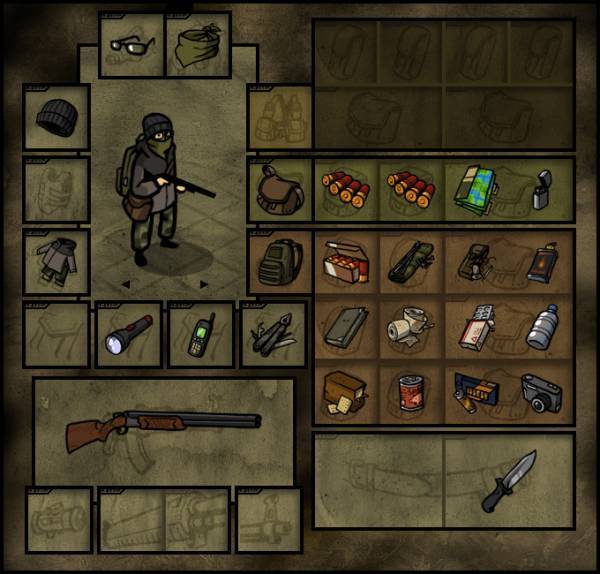Image resolution: width=600 pixels, height=574 pixels.
Task: Select the combat knife slot
Action: (x=510, y=480)
